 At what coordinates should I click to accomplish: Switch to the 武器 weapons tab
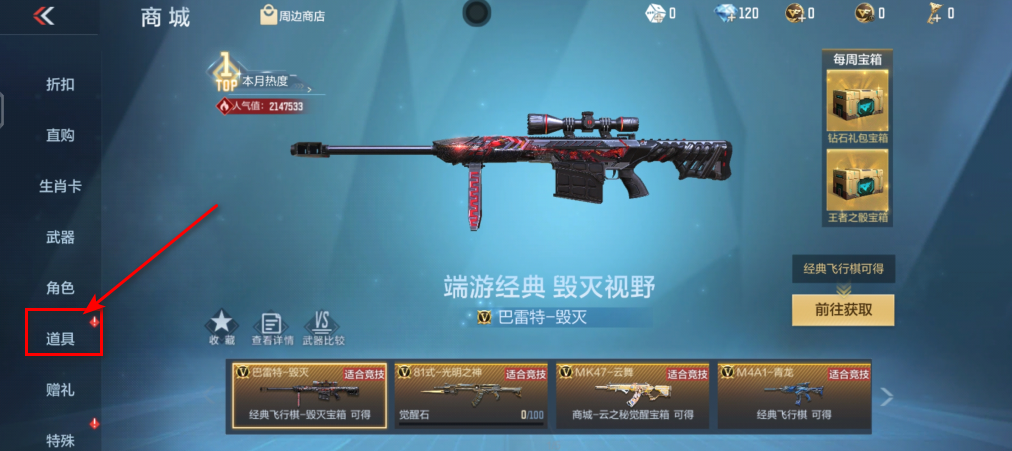tap(60, 237)
